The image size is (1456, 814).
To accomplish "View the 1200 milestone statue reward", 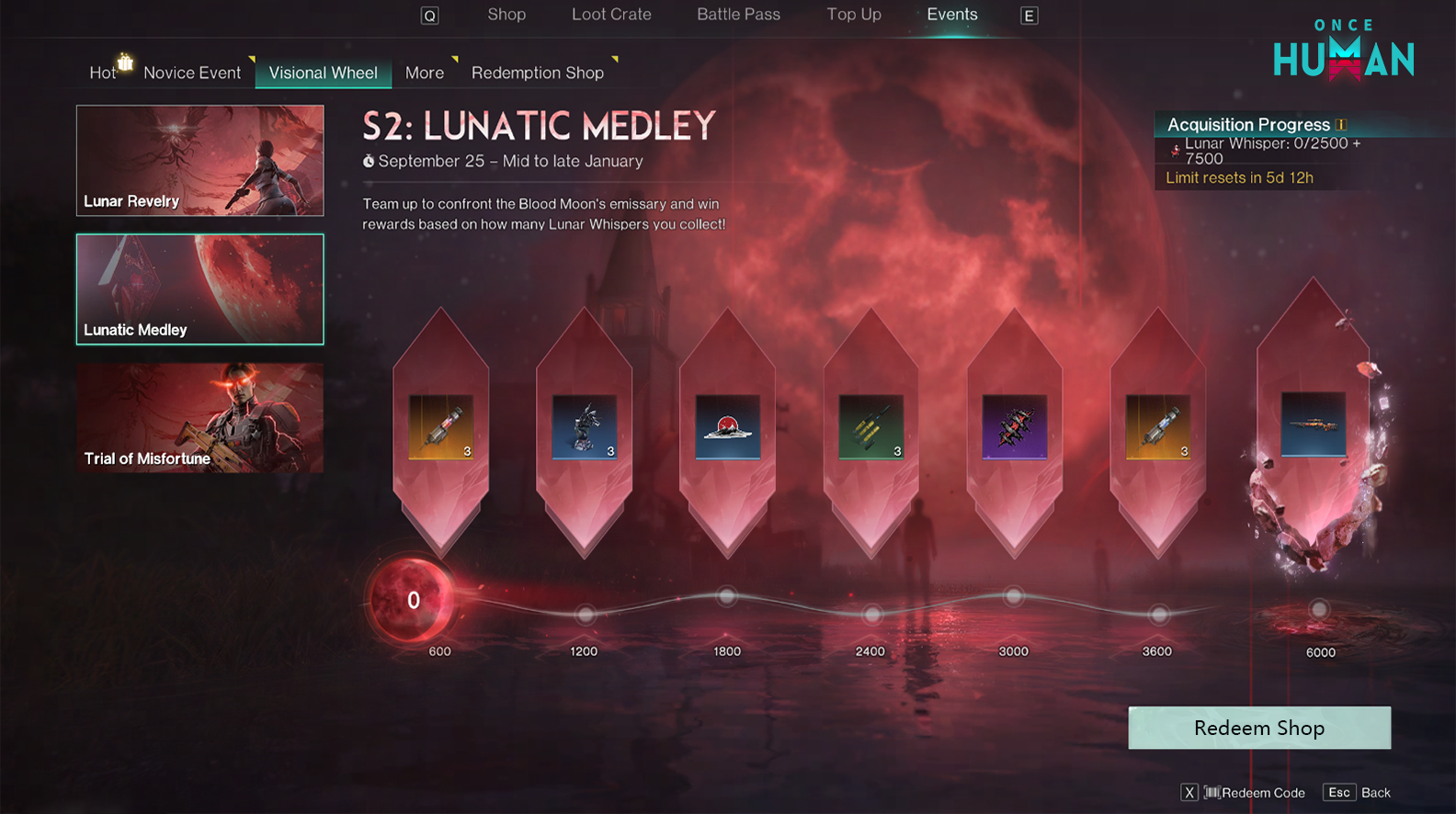I will [584, 427].
